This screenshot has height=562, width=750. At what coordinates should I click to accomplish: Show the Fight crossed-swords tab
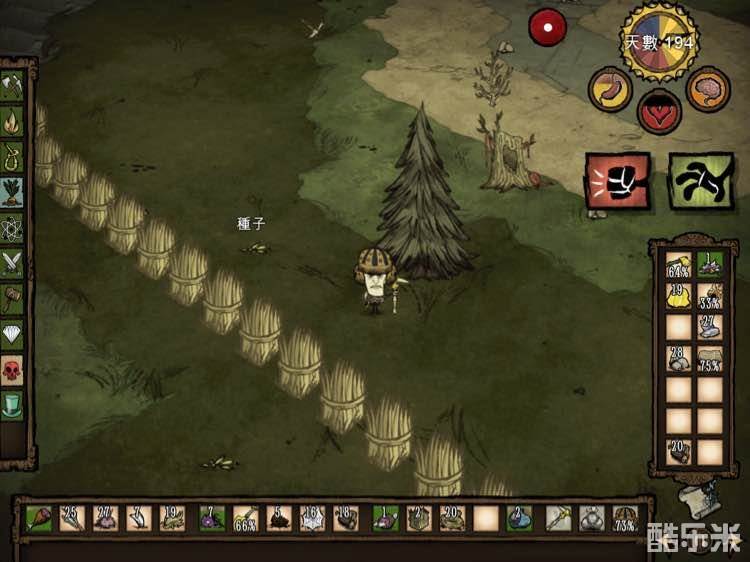pos(12,262)
